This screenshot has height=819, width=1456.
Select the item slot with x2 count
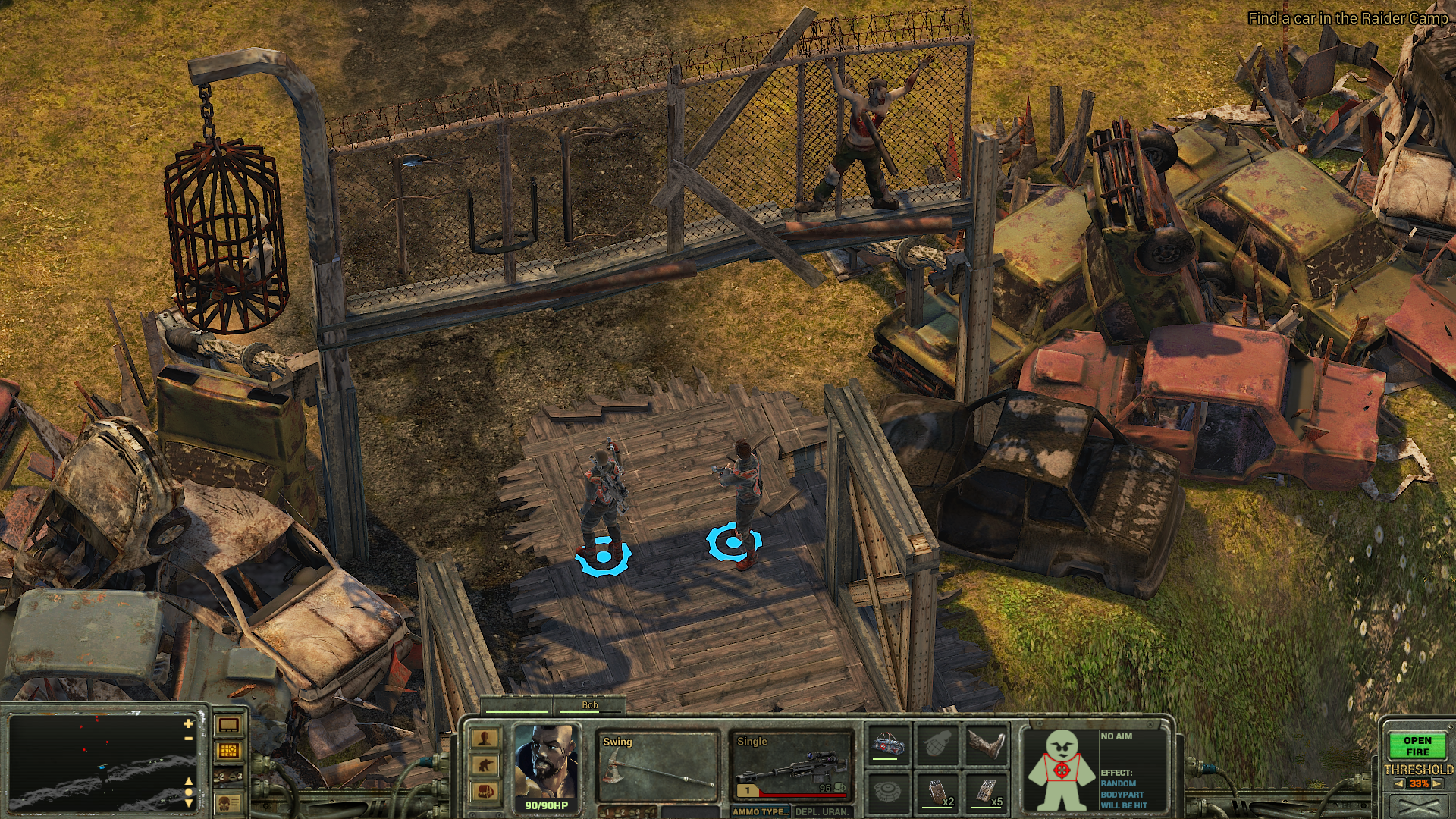coord(938,792)
